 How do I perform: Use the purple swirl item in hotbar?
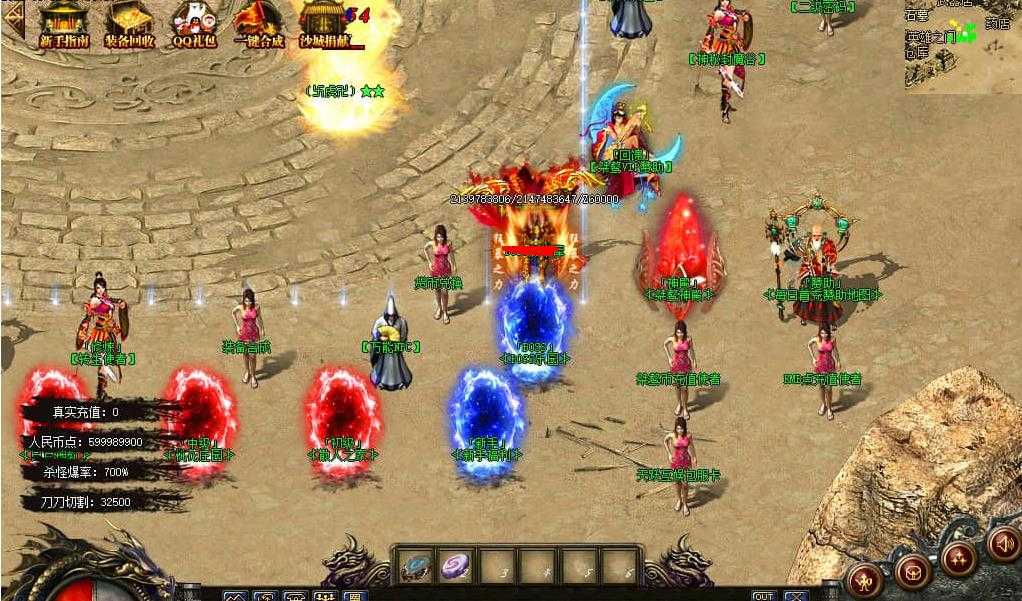pos(457,566)
